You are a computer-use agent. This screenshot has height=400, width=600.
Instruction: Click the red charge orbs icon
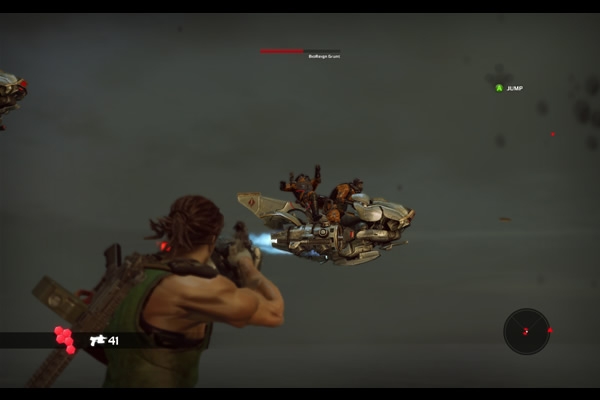click(x=65, y=340)
